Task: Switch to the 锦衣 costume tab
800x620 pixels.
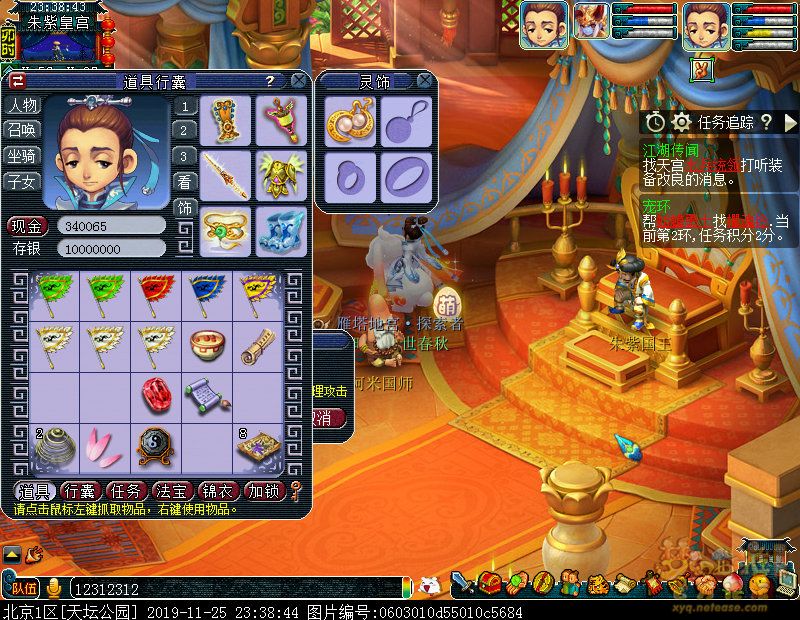Action: pyautogui.click(x=217, y=490)
